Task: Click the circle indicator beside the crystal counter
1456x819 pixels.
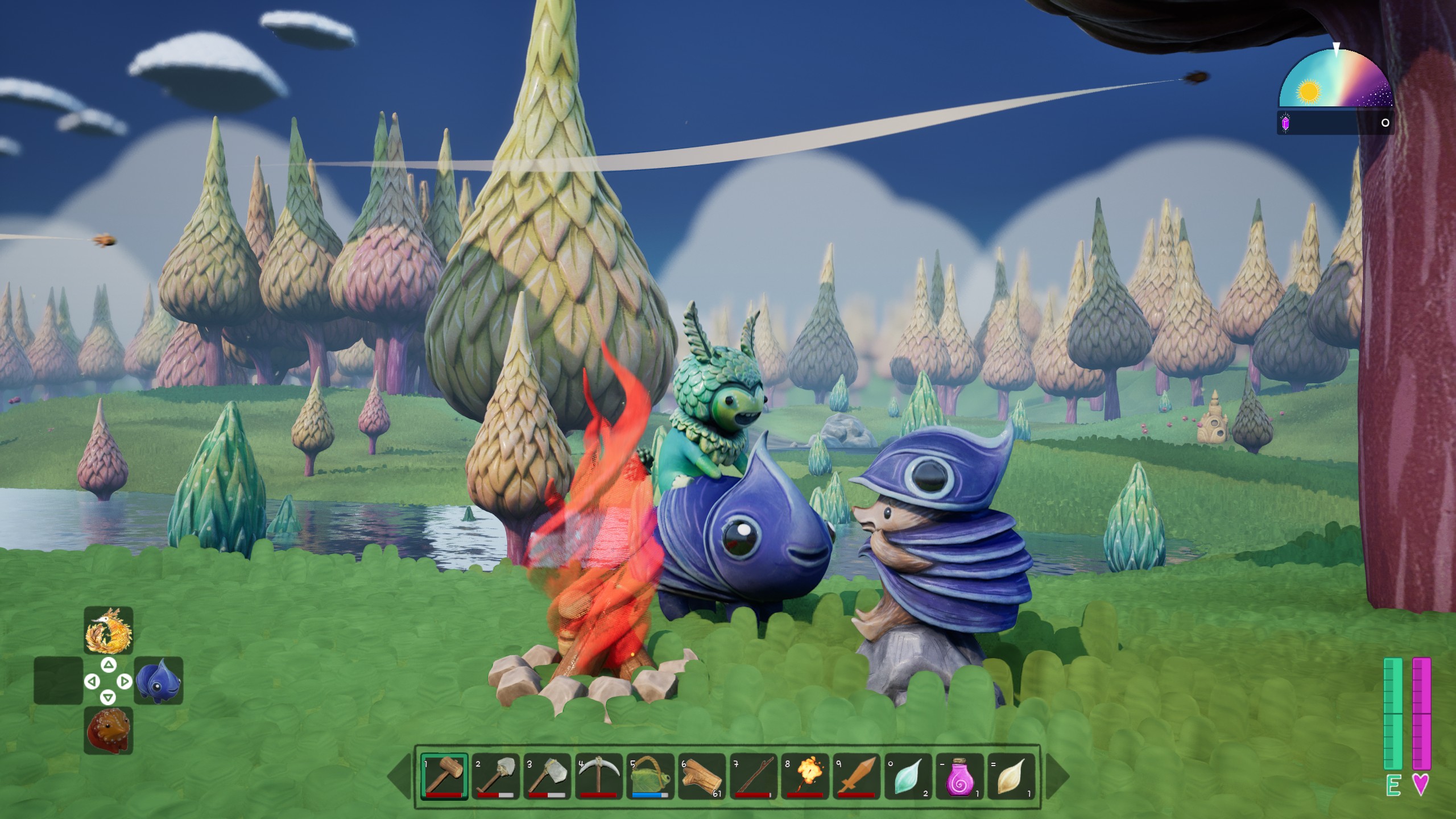Action: click(x=1385, y=123)
